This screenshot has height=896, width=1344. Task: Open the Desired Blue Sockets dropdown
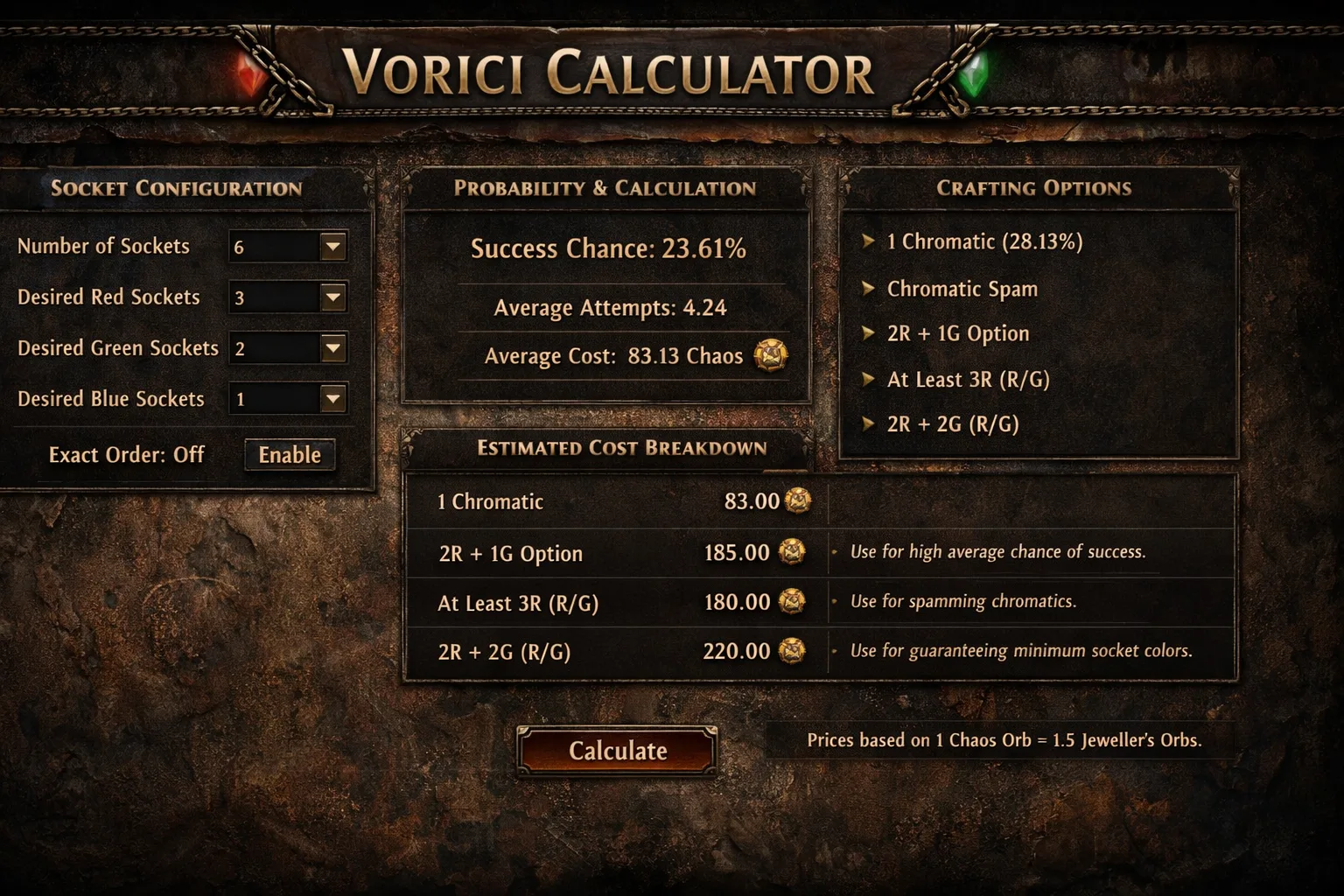[332, 399]
